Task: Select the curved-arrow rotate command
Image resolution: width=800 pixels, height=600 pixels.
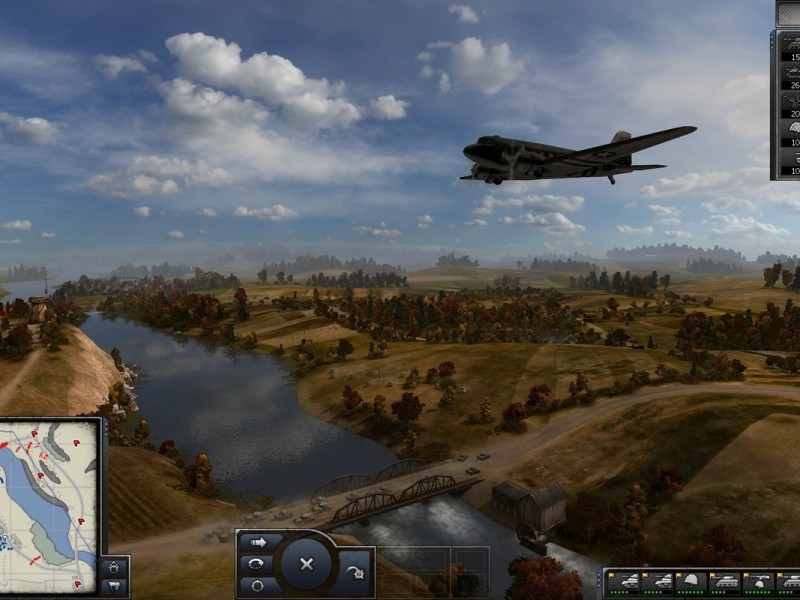Action: click(258, 563)
